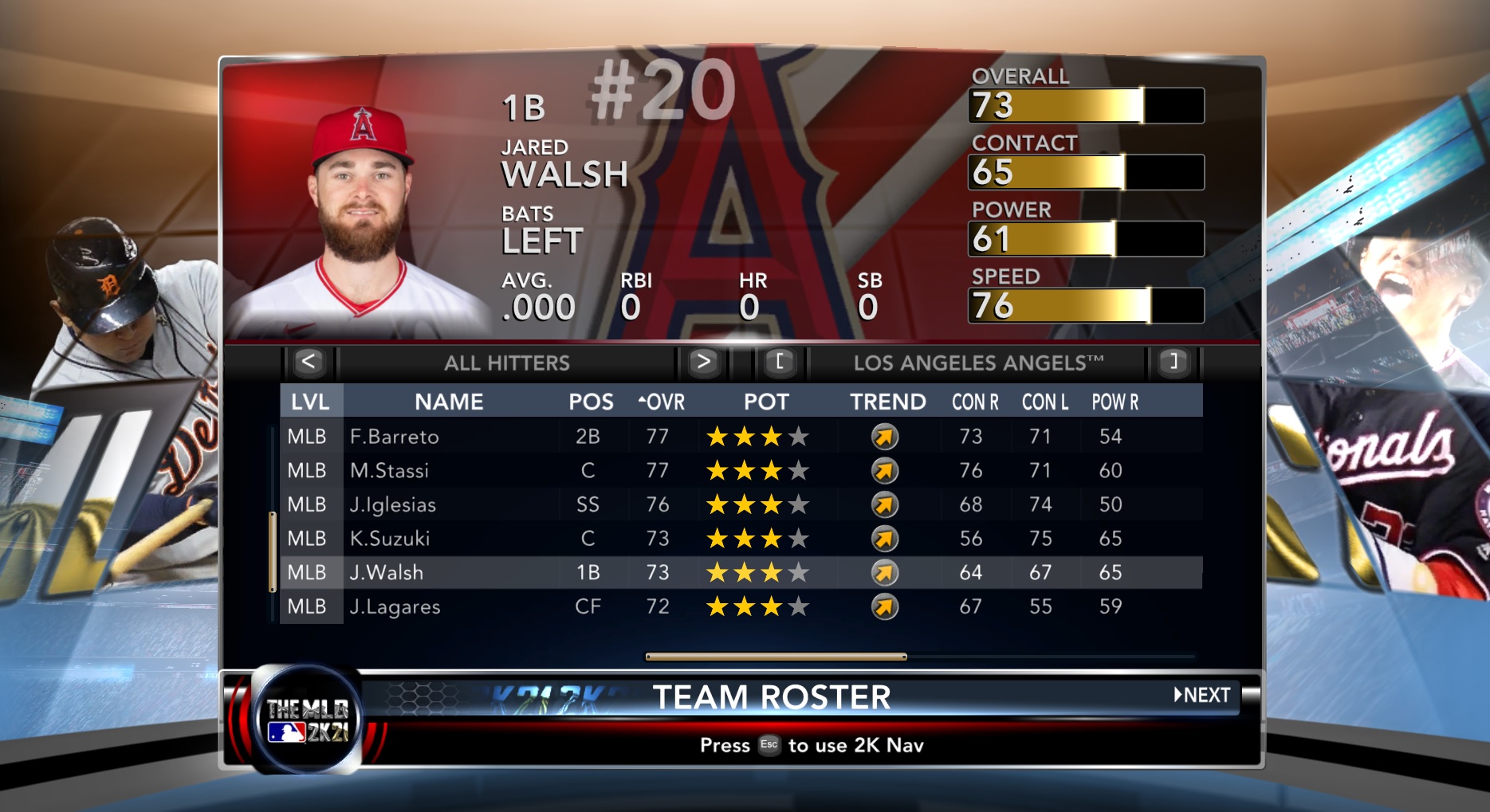Sort roster by POS column

point(591,402)
